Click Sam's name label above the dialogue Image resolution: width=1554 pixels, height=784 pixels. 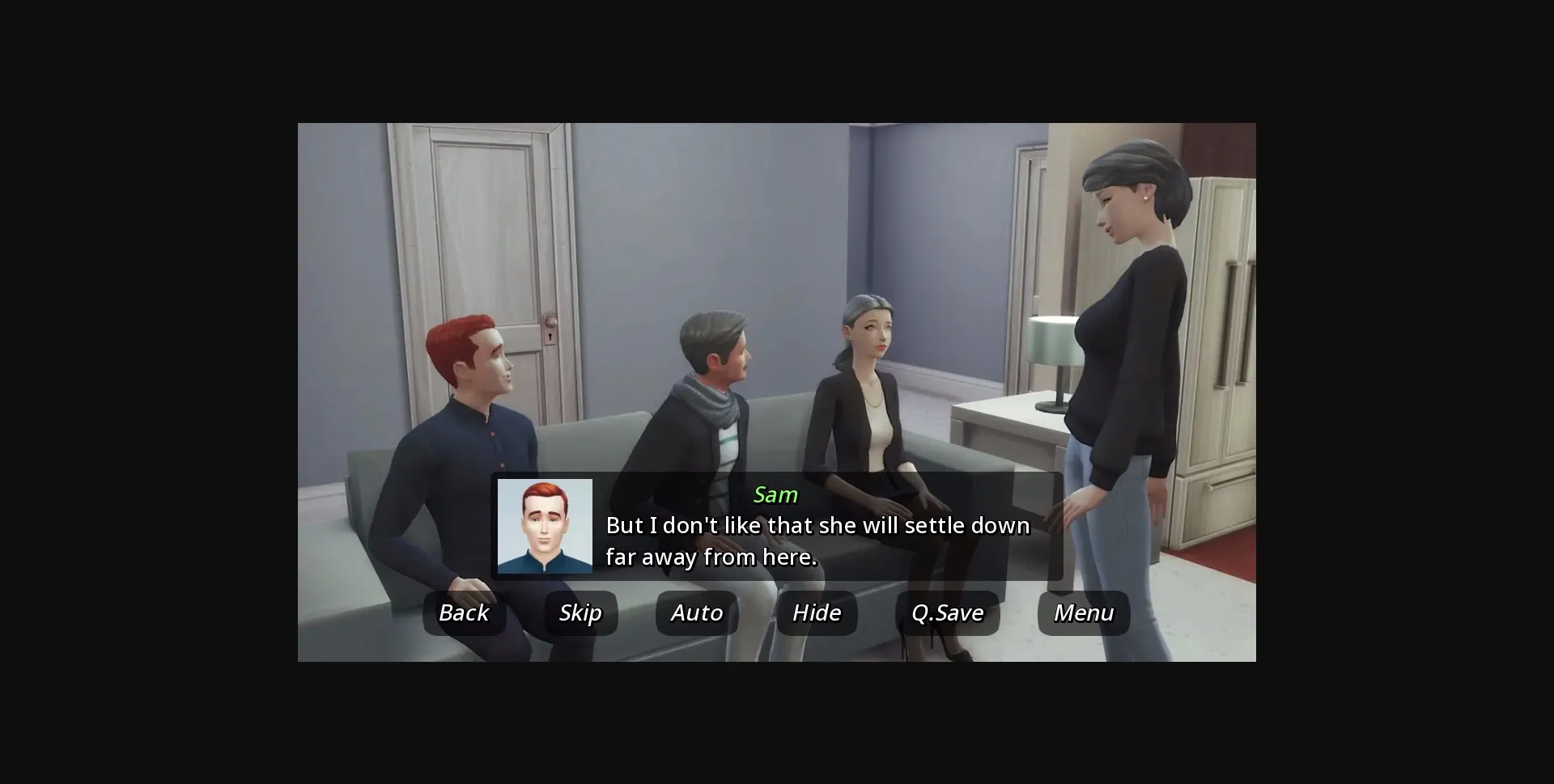coord(775,495)
